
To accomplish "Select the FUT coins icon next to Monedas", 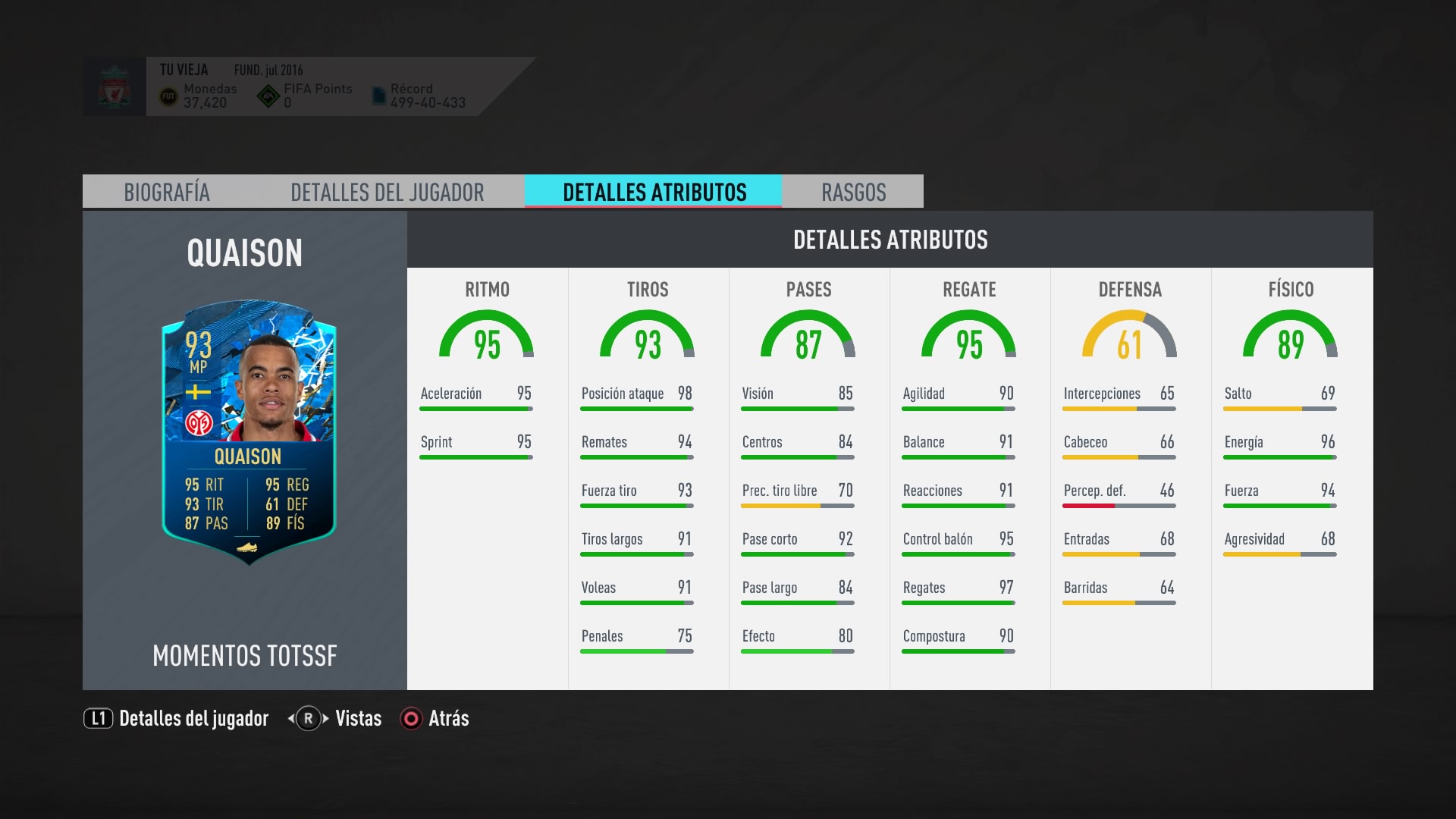I will point(170,95).
